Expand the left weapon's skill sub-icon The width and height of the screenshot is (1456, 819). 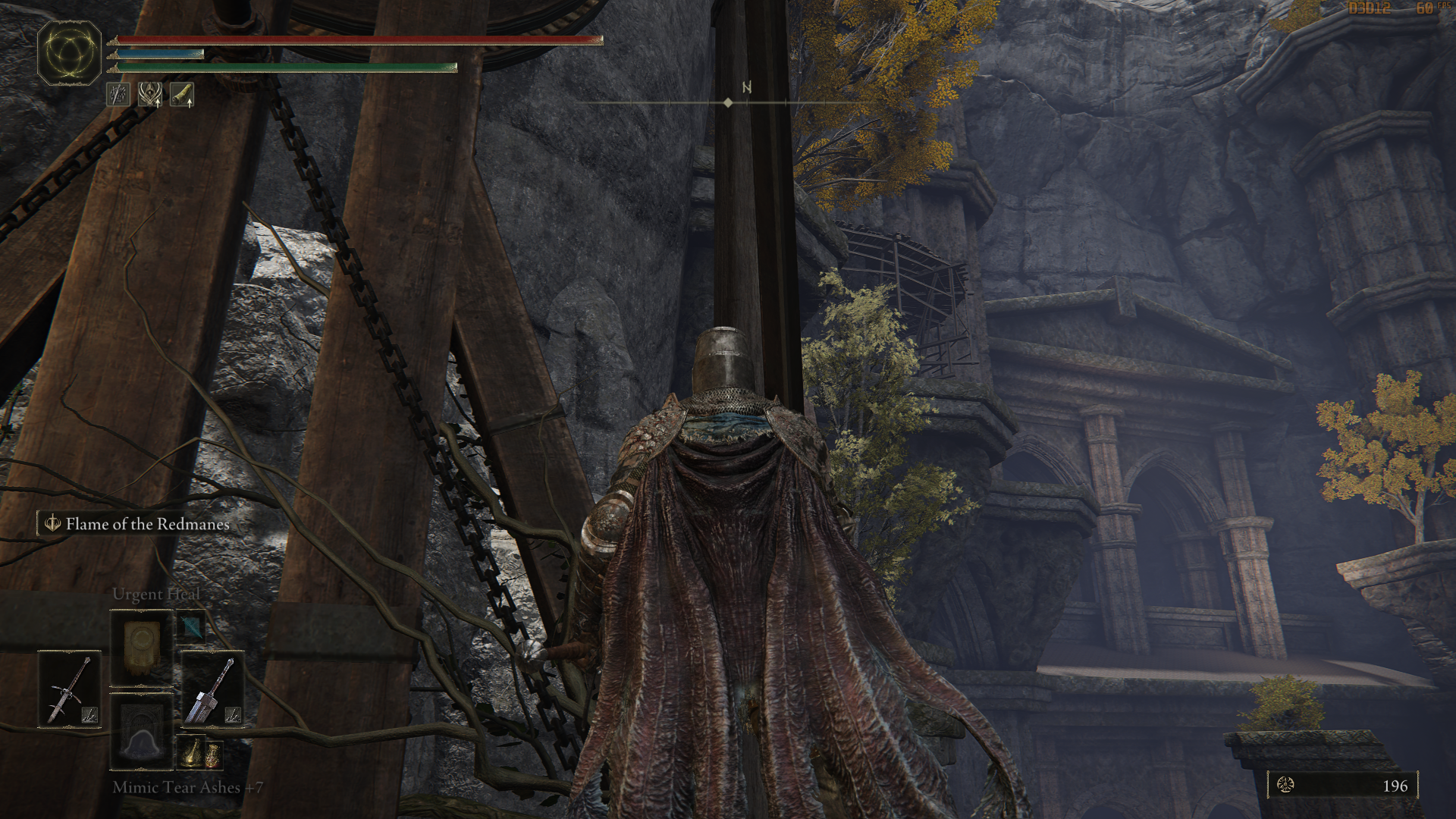point(89,714)
